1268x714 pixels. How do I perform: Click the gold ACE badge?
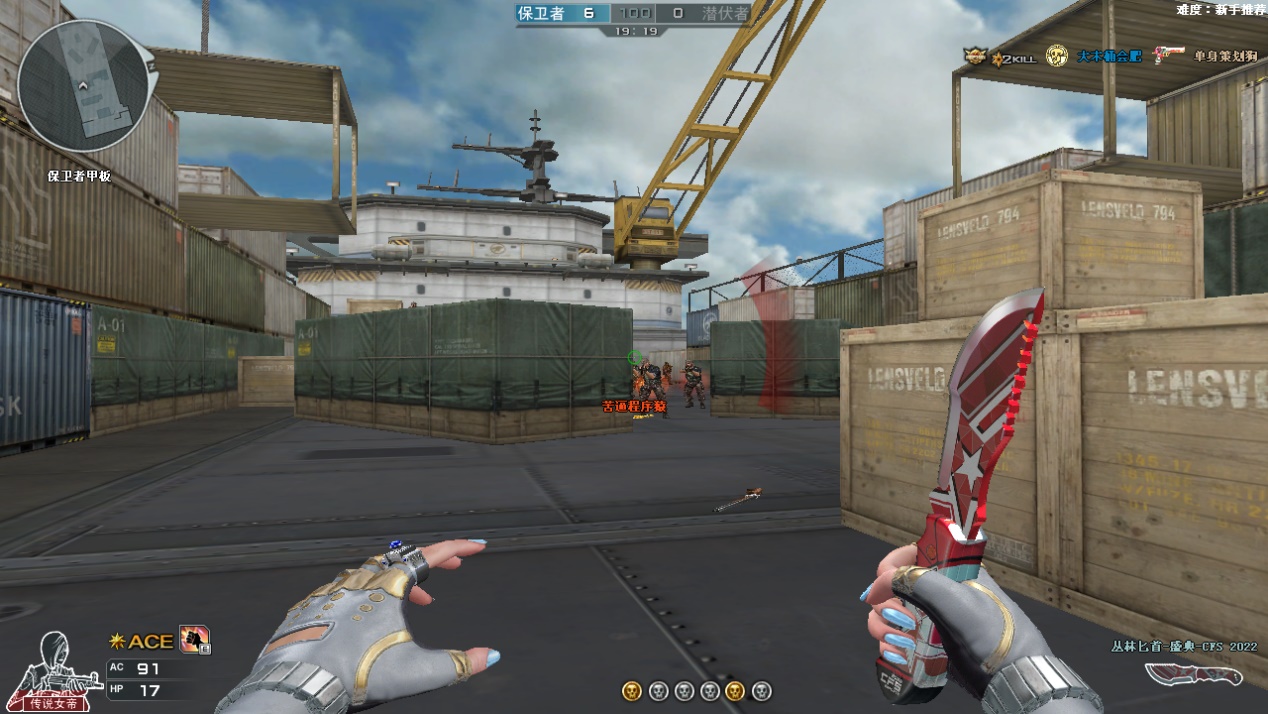[144, 641]
